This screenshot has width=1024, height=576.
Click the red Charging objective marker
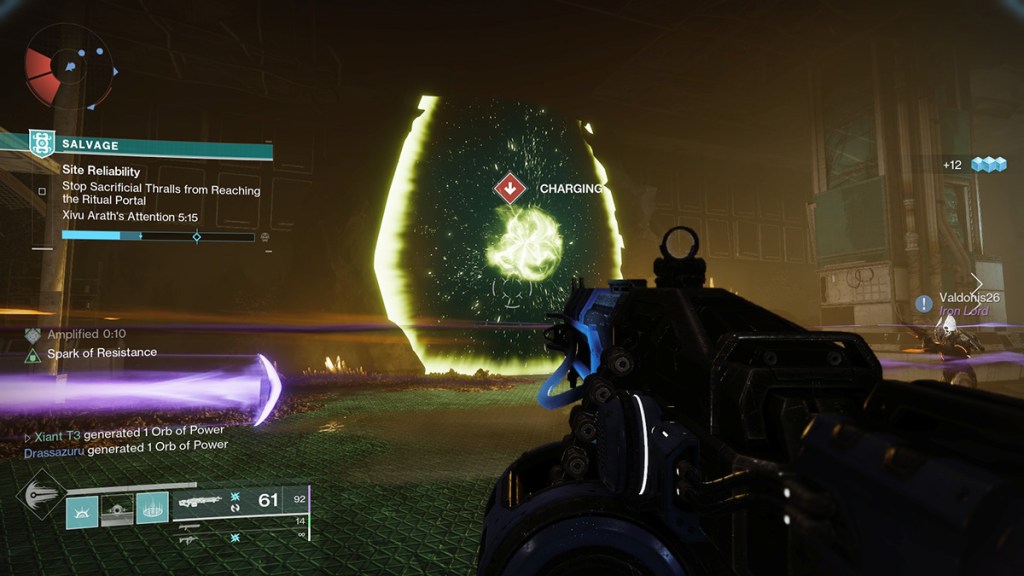tap(510, 188)
